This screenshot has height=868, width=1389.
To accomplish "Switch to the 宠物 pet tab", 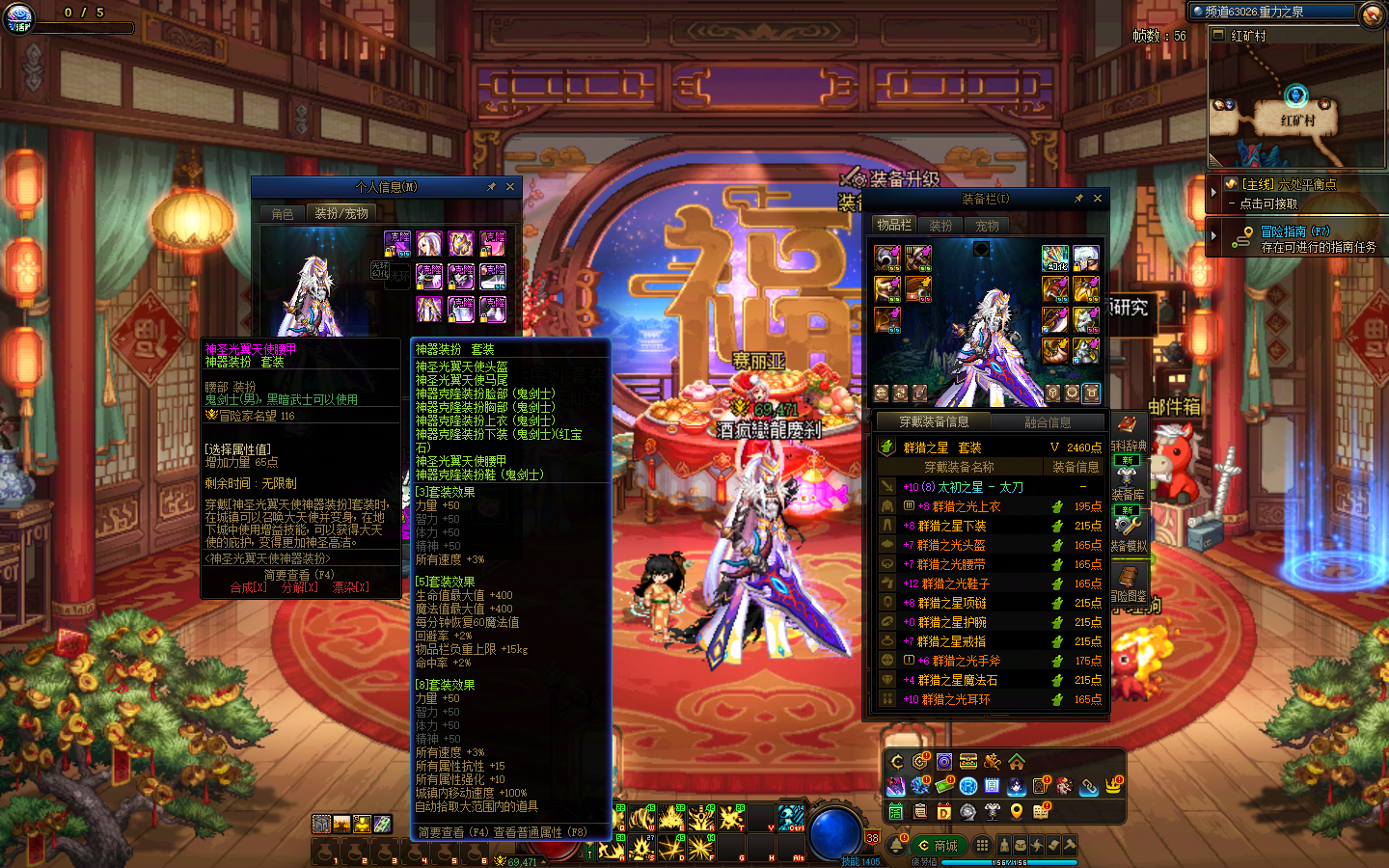I will coord(987,226).
